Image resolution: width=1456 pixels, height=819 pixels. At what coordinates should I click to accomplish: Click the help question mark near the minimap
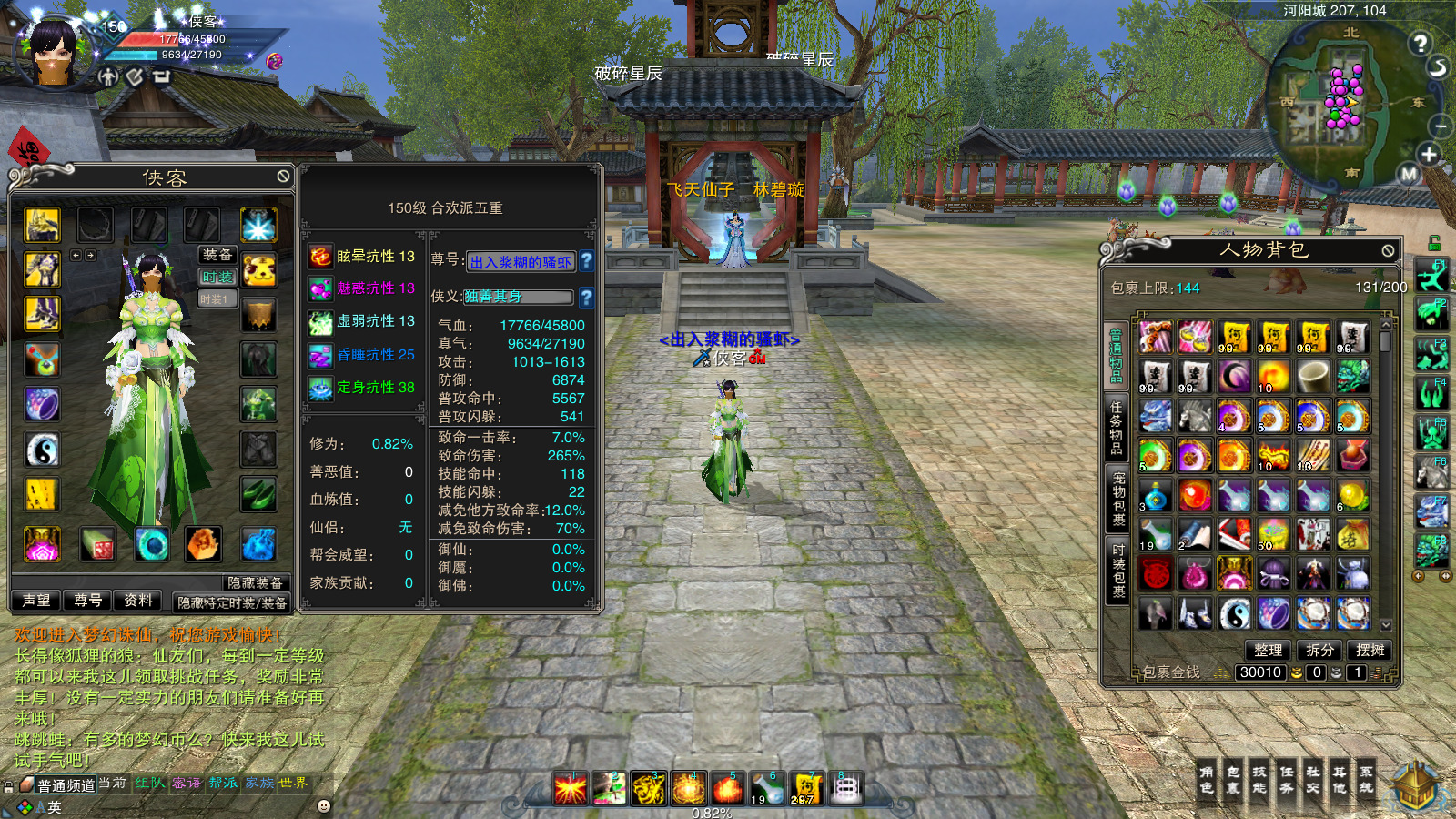[1420, 42]
